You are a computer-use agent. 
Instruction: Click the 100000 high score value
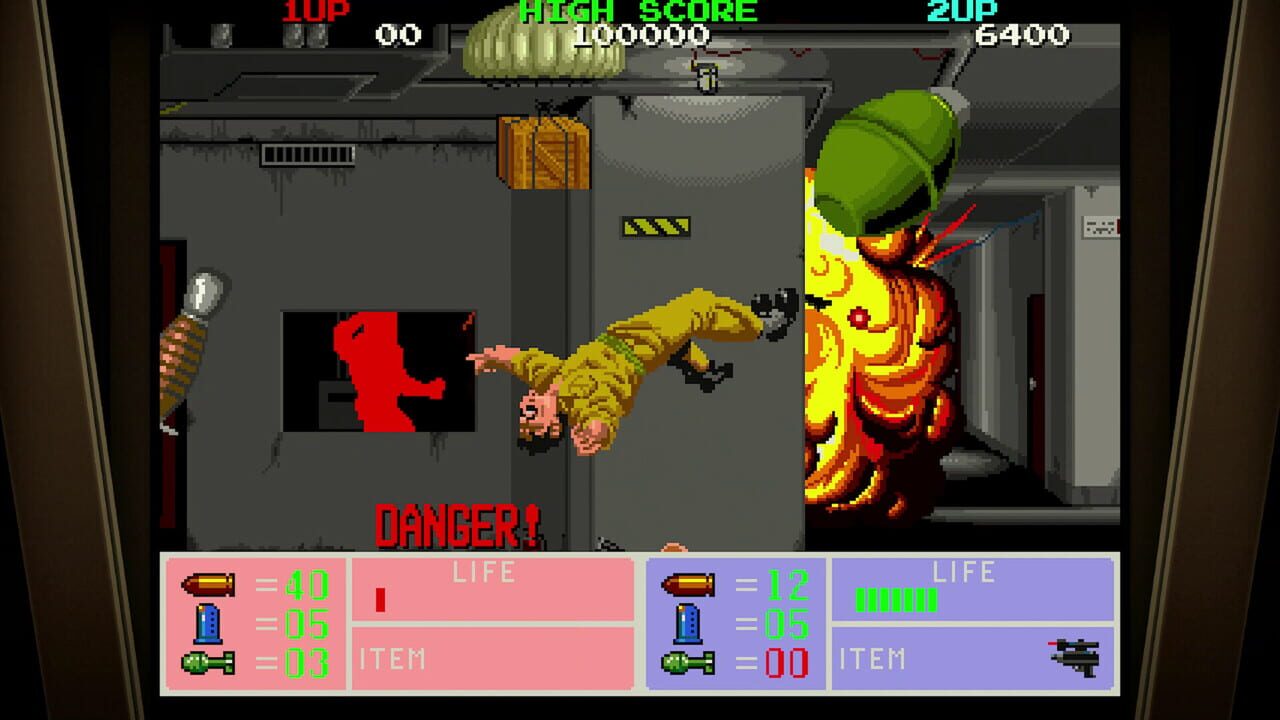click(x=640, y=34)
